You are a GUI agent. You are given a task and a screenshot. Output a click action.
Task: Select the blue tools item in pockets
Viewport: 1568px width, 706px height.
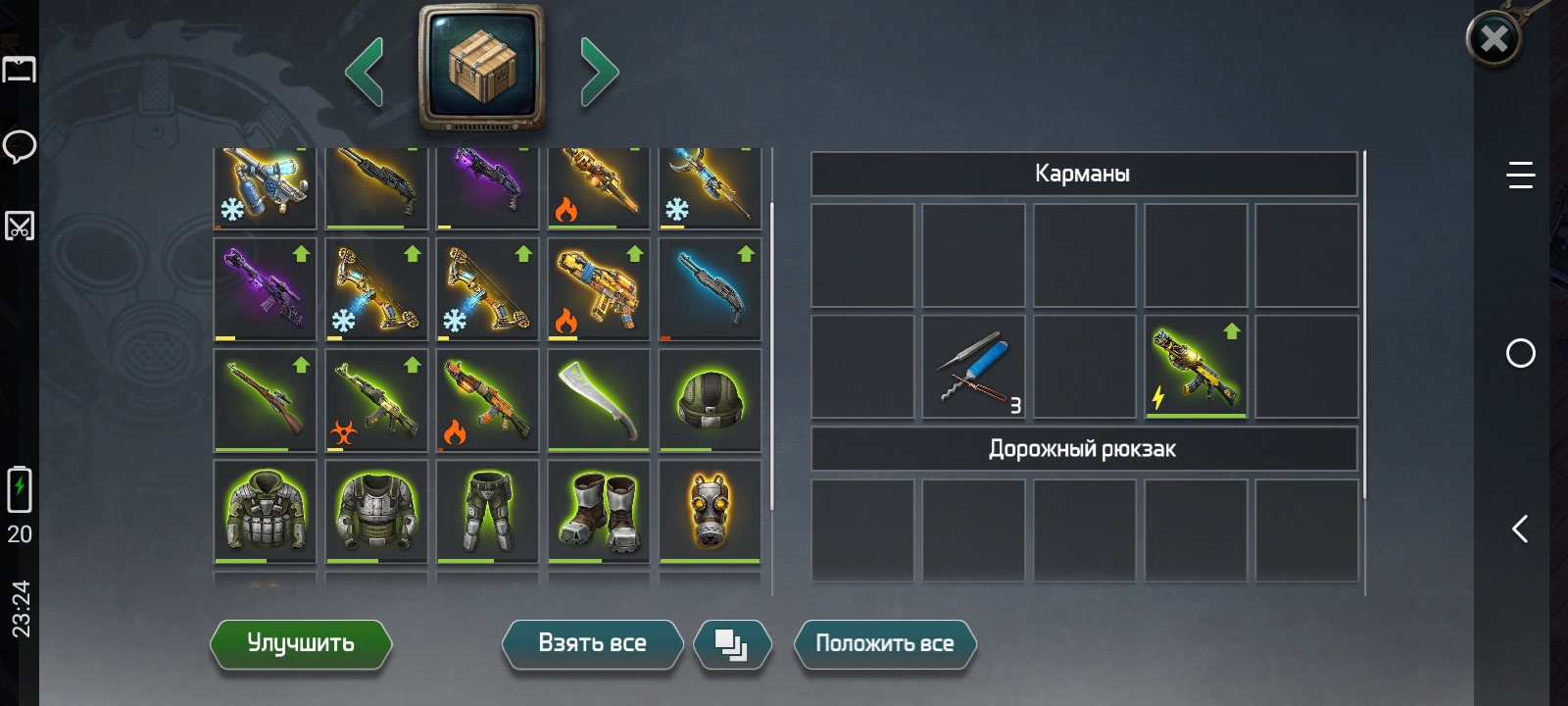[973, 367]
